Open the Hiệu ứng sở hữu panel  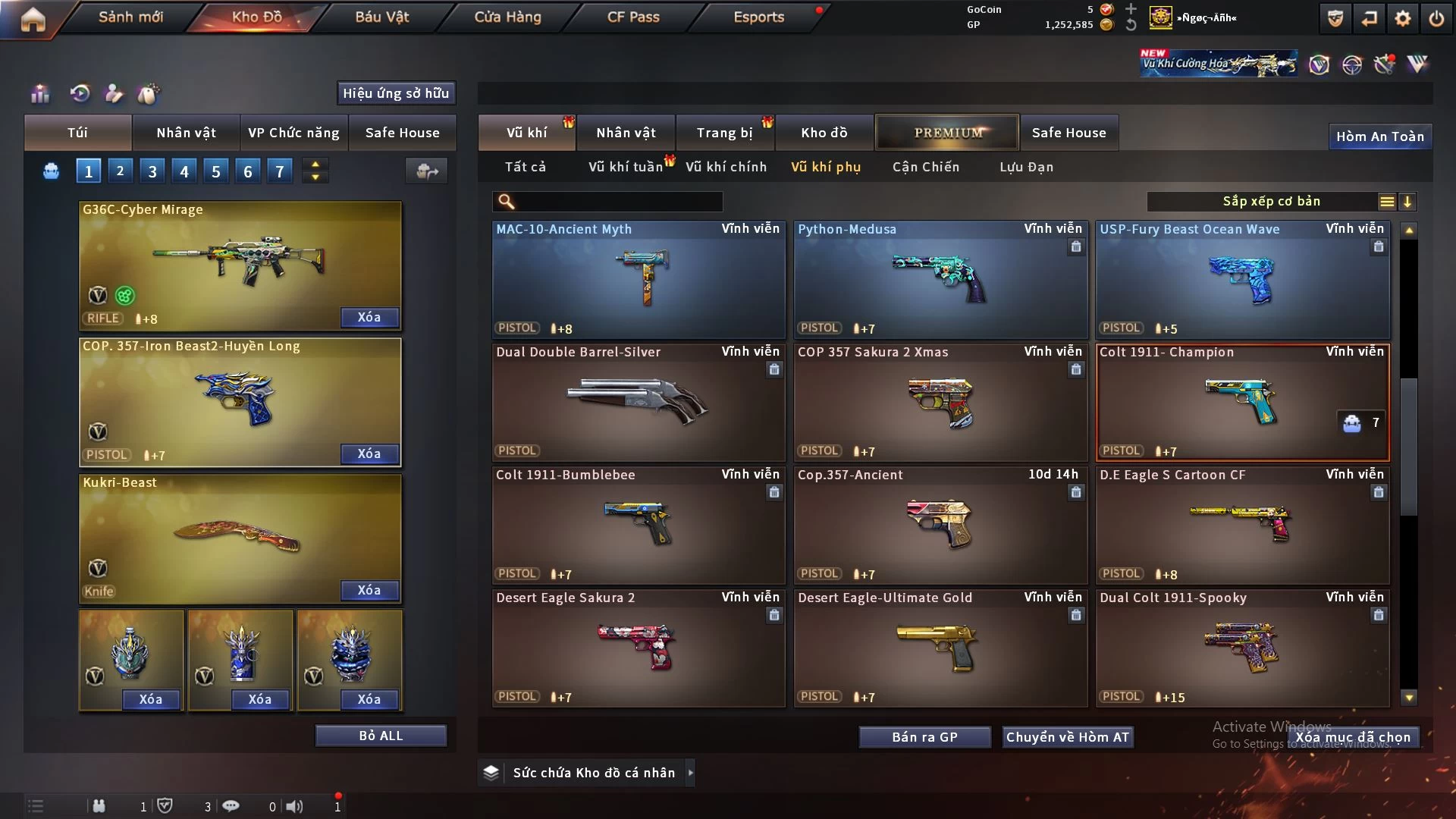point(396,93)
